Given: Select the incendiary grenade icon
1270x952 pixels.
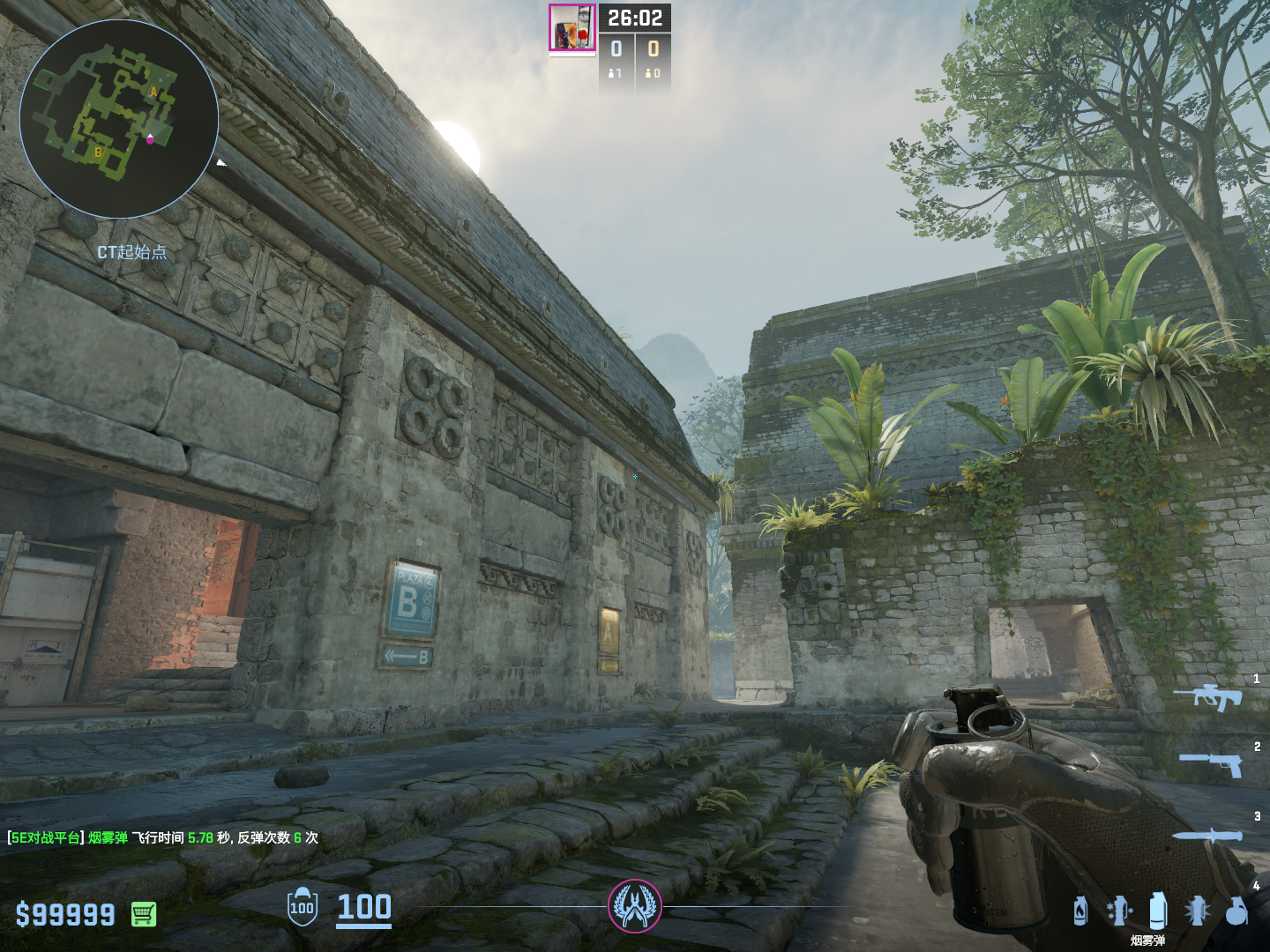Looking at the screenshot, I should click(x=1080, y=911).
